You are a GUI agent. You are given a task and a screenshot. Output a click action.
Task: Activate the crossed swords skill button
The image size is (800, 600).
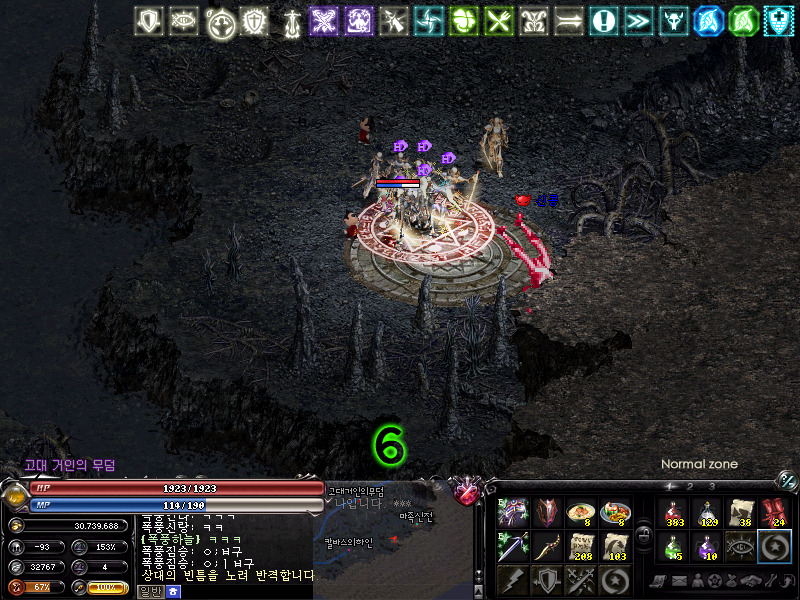(581, 580)
